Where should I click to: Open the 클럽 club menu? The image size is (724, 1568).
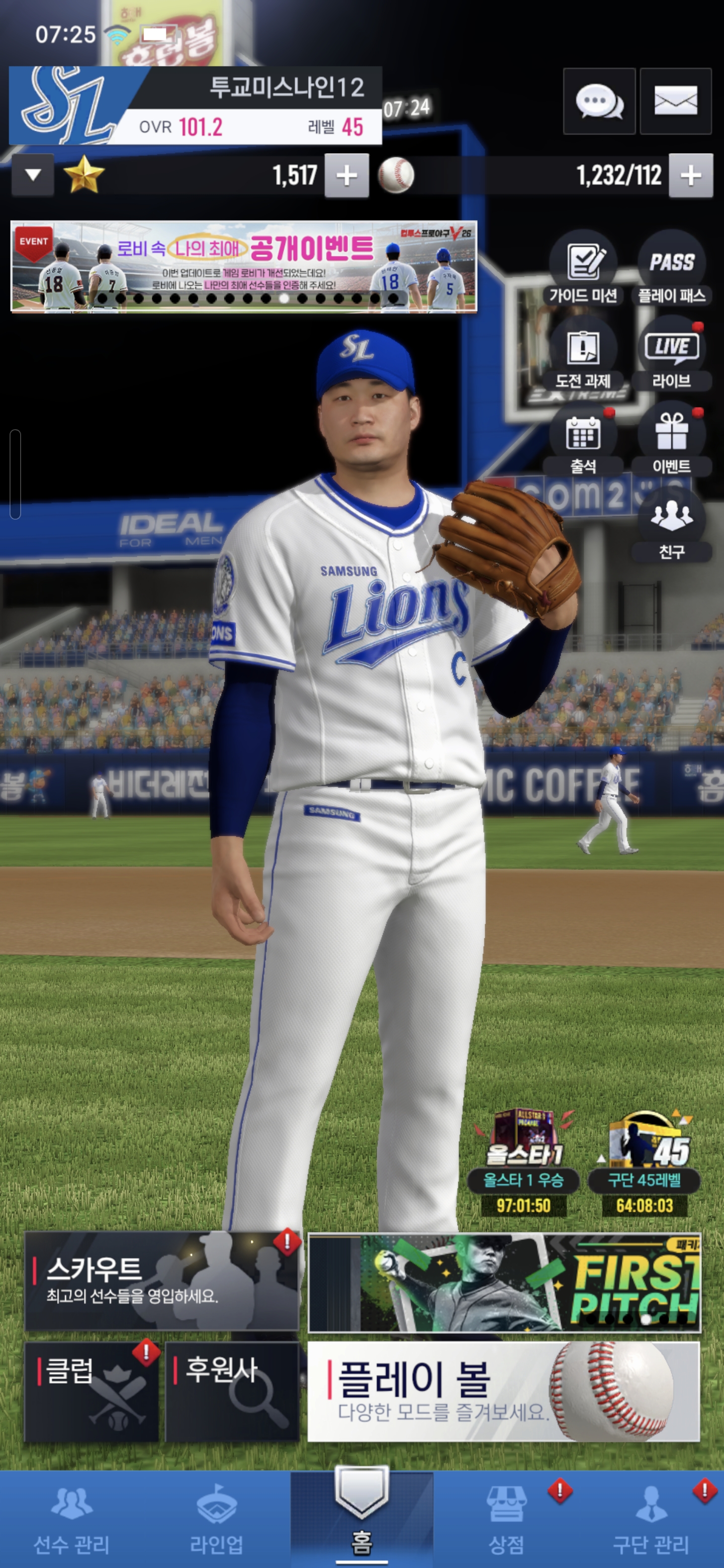(x=92, y=1392)
